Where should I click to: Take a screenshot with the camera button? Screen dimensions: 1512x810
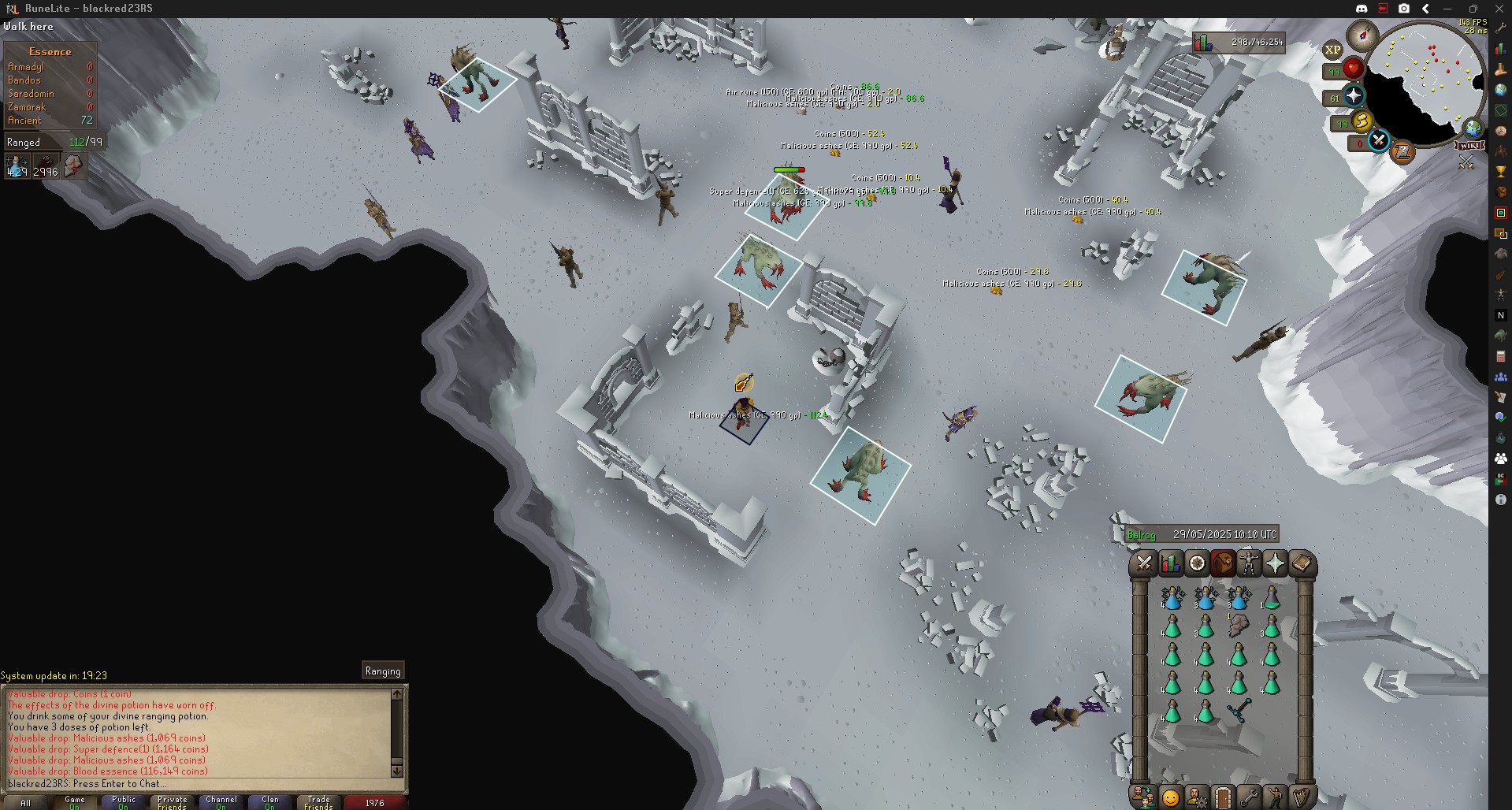point(1404,9)
